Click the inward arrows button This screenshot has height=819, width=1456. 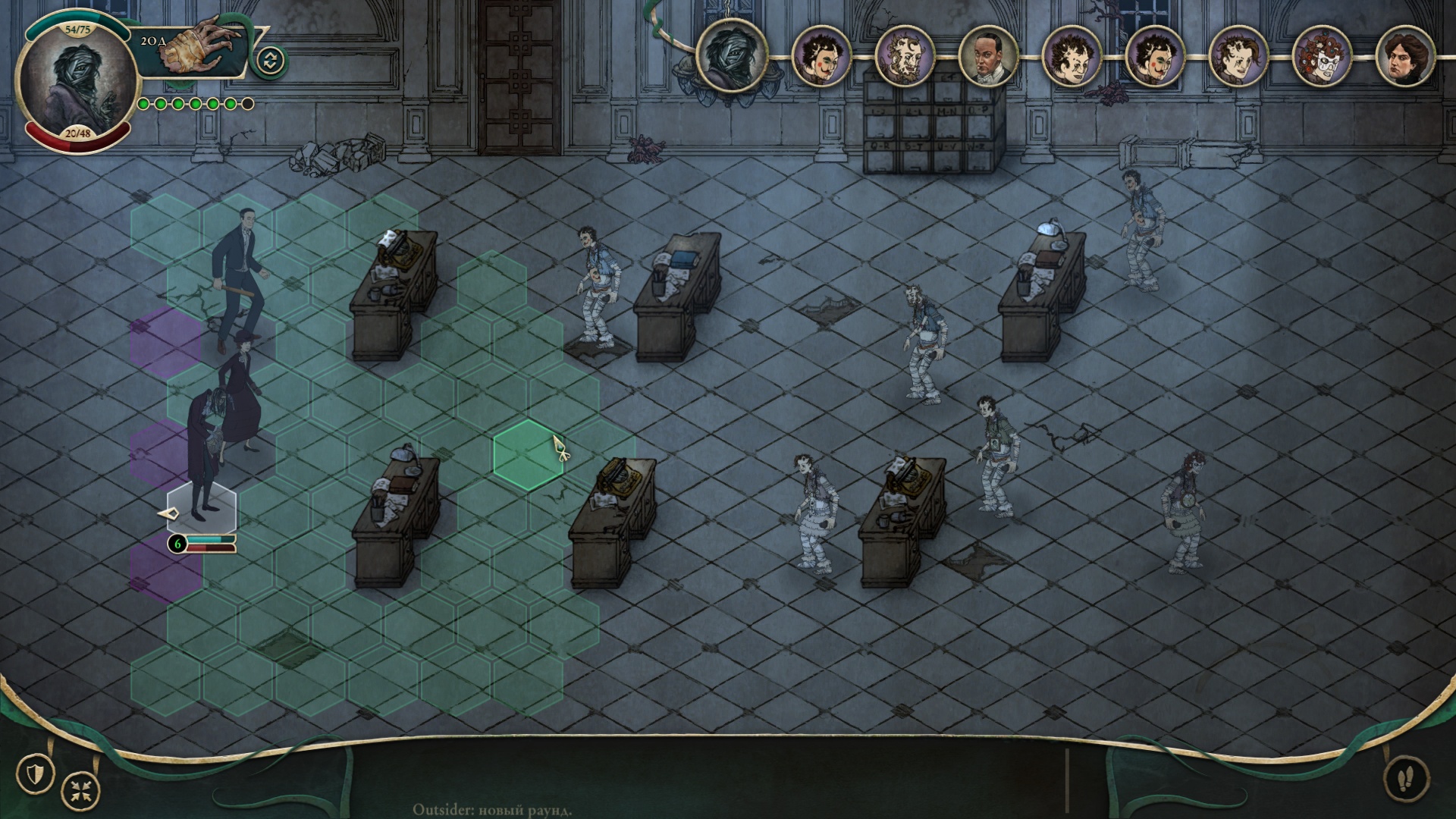80,791
